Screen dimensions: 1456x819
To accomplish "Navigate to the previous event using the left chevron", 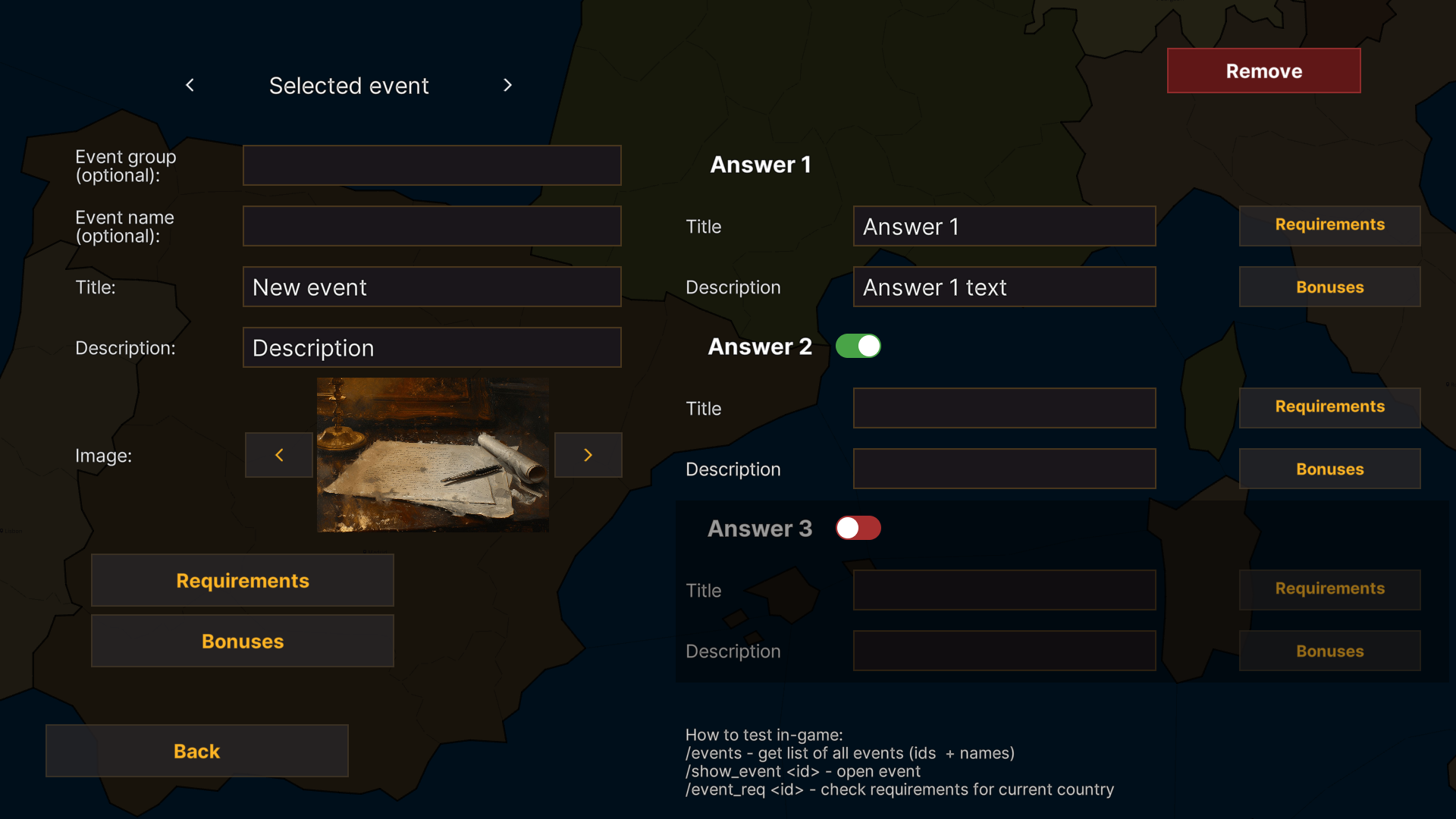I will point(190,85).
